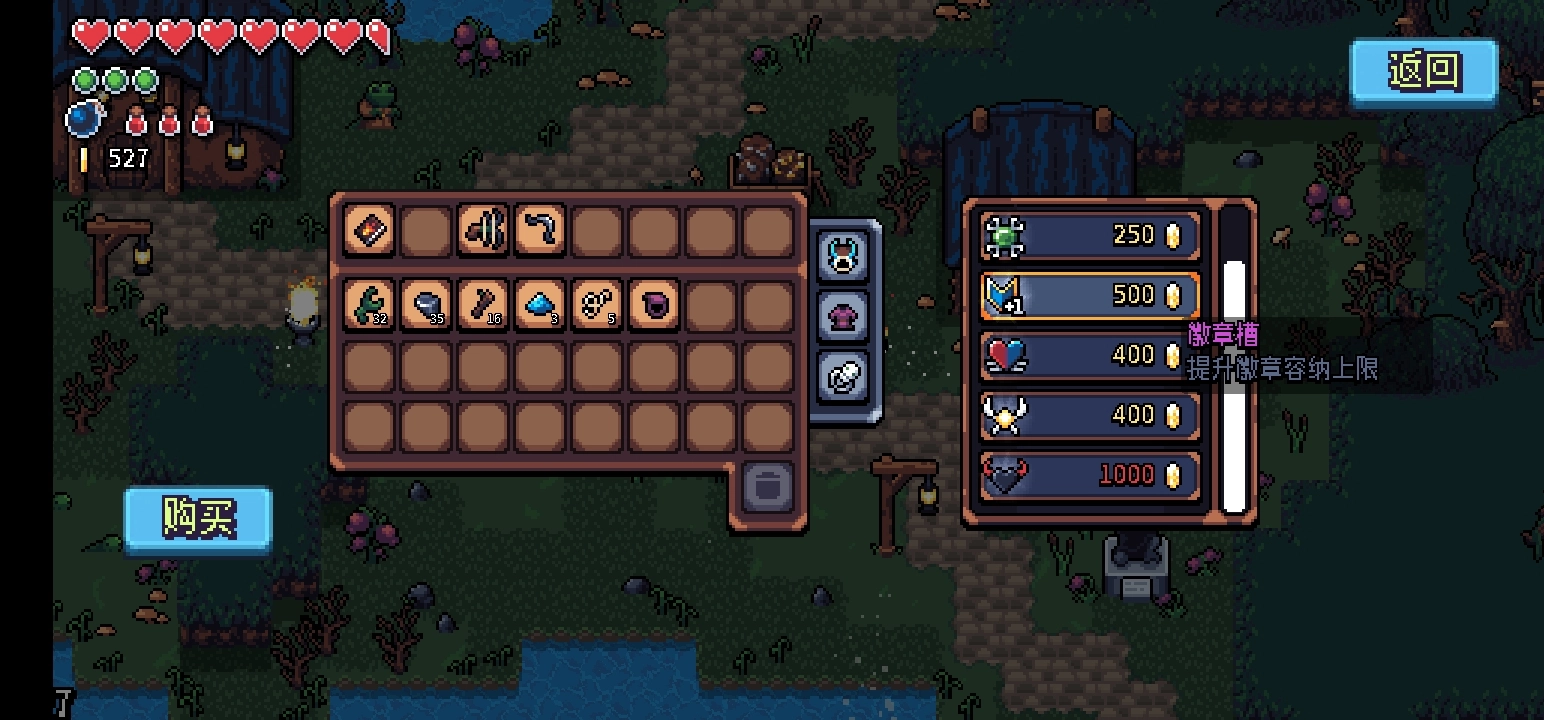Image resolution: width=1544 pixels, height=720 pixels.
Task: Pick the winged golden orb shop item
Action: click(x=1090, y=416)
